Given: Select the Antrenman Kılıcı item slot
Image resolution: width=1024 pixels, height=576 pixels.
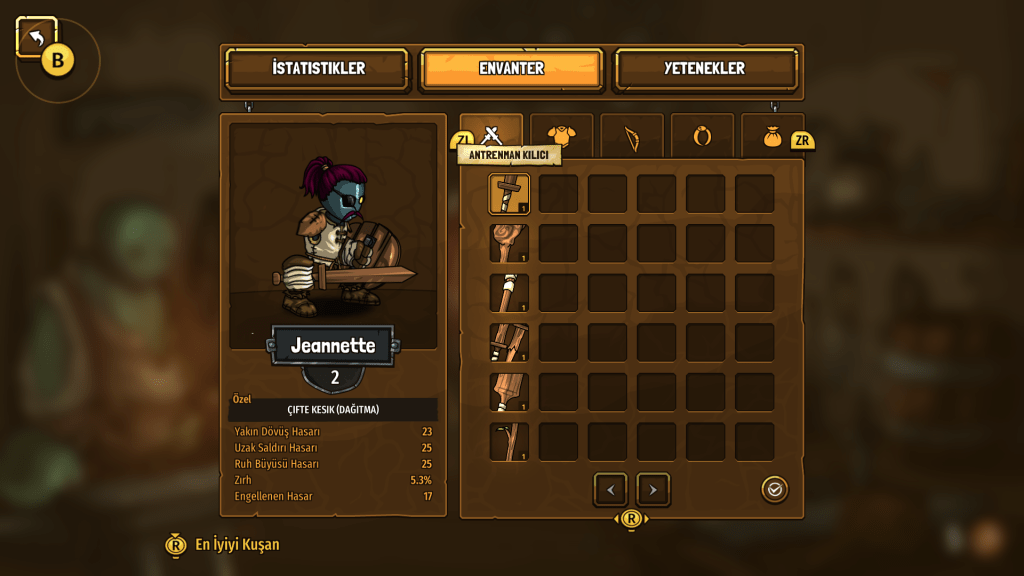Looking at the screenshot, I should pos(509,194).
